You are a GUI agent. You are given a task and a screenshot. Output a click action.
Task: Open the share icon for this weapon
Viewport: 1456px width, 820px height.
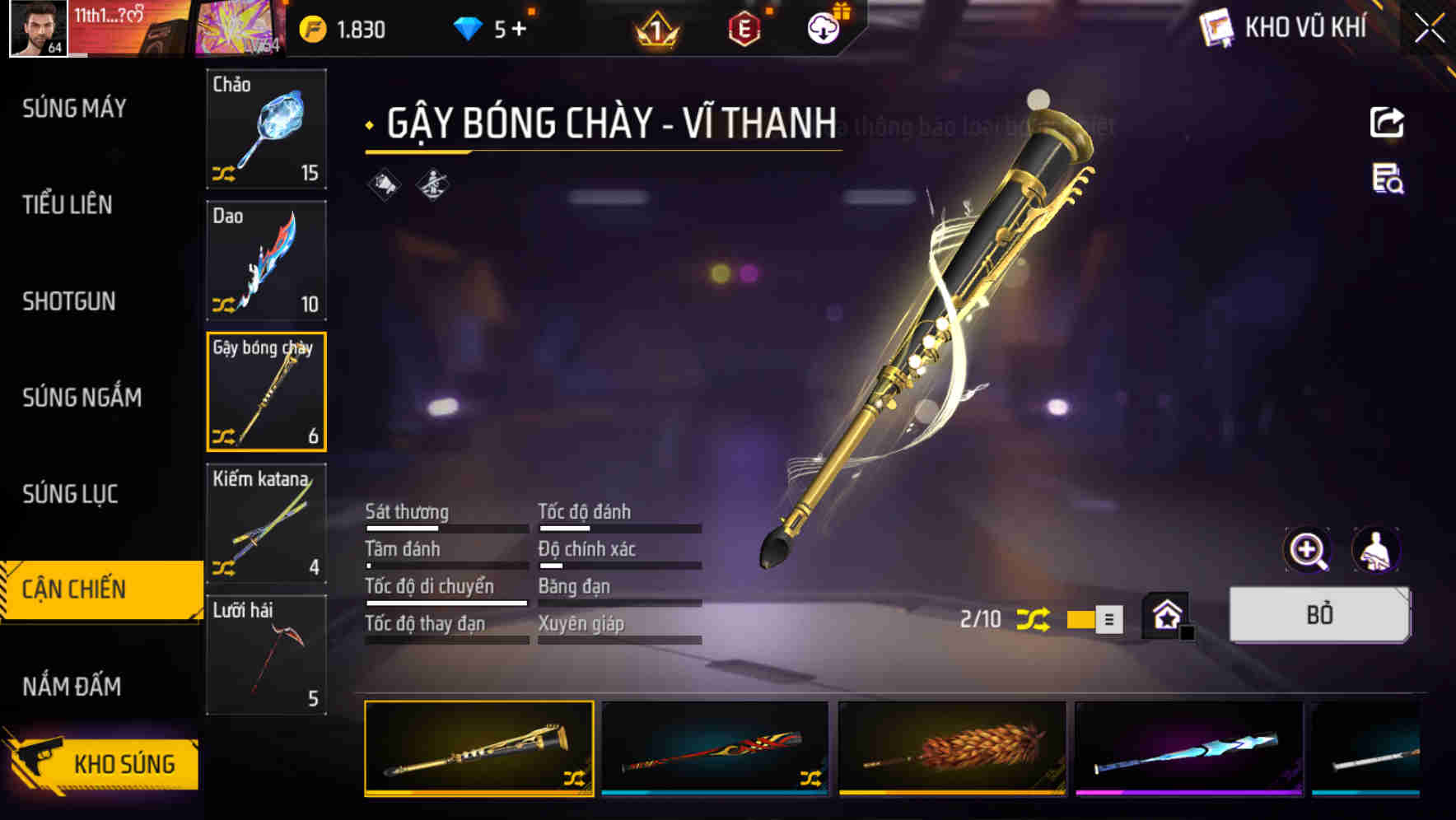point(1386,122)
